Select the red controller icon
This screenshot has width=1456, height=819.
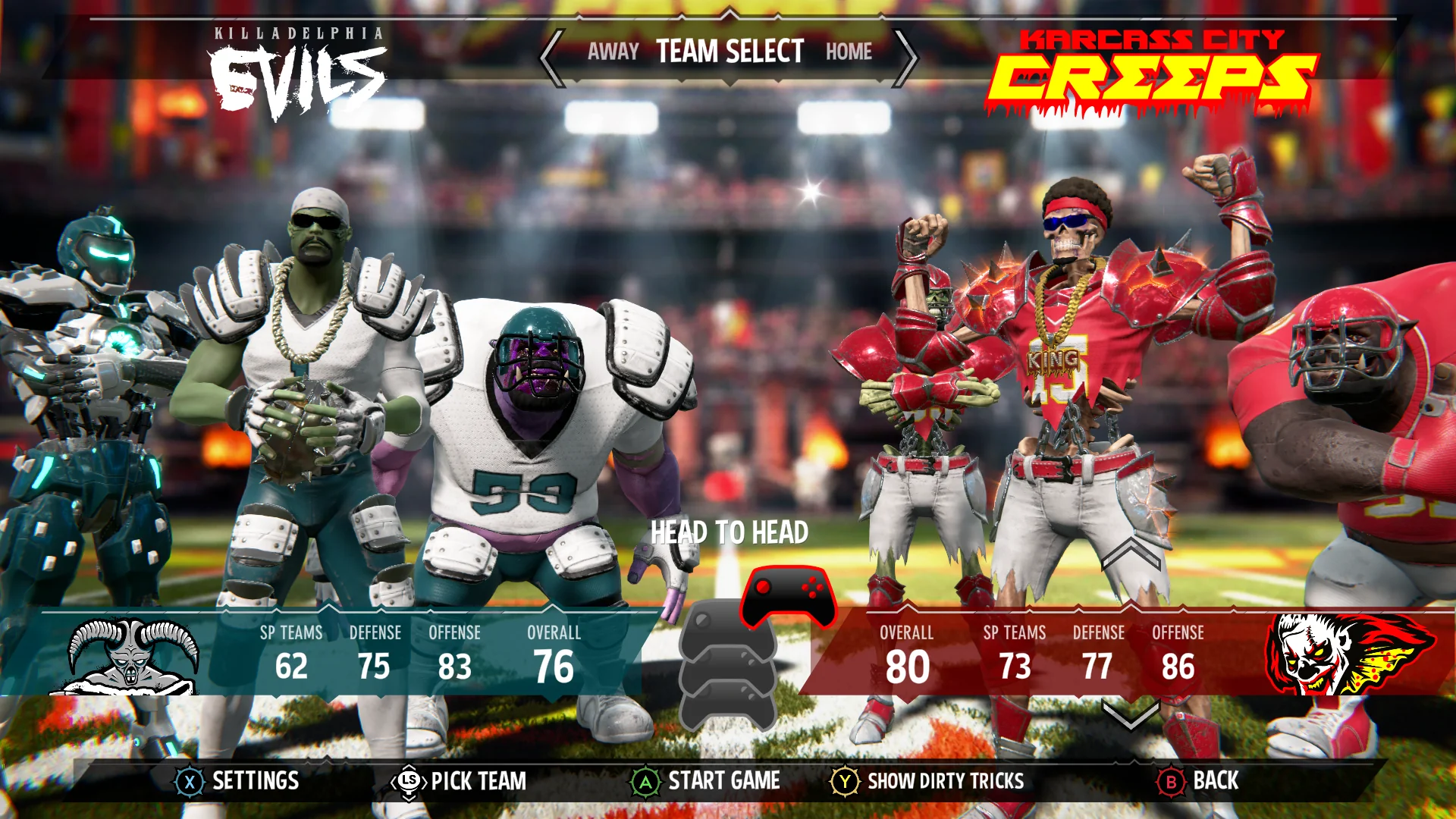point(788,596)
